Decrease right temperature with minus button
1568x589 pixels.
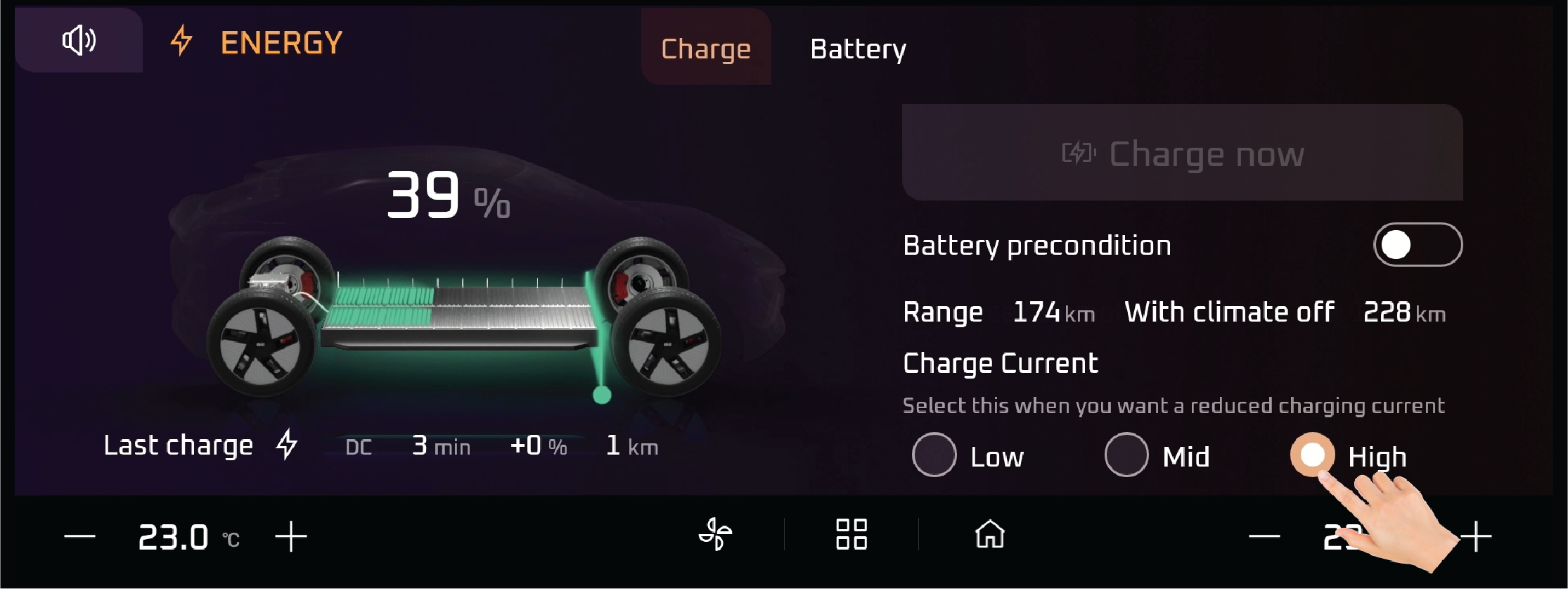tap(1264, 537)
